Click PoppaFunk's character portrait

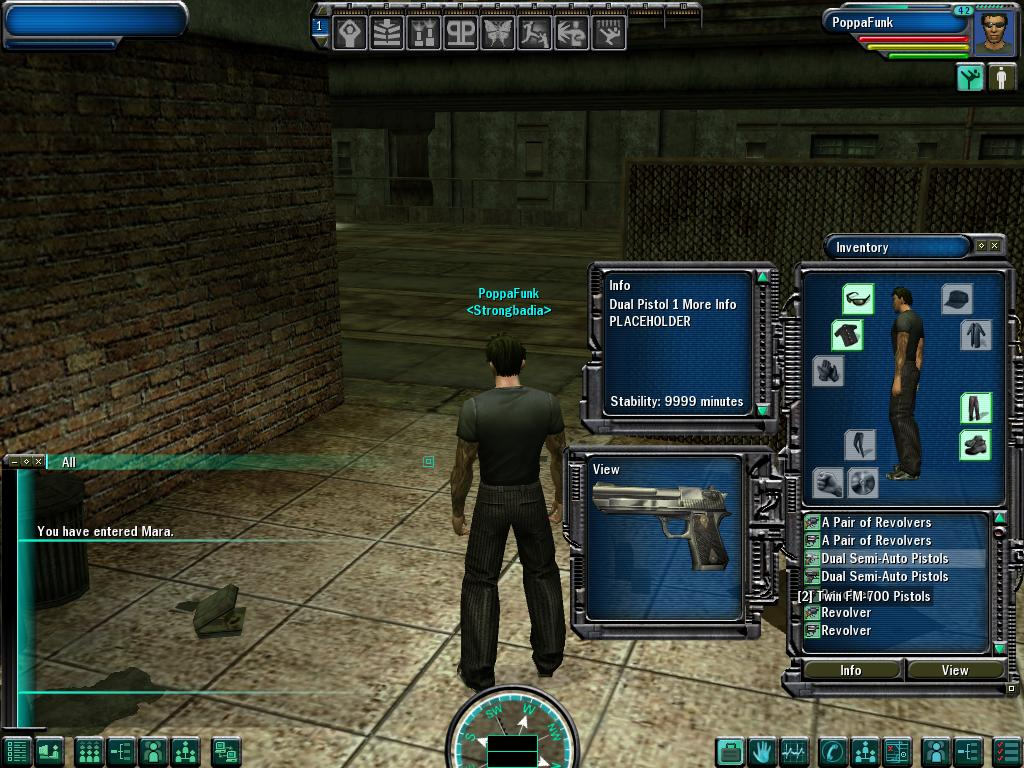(x=993, y=31)
